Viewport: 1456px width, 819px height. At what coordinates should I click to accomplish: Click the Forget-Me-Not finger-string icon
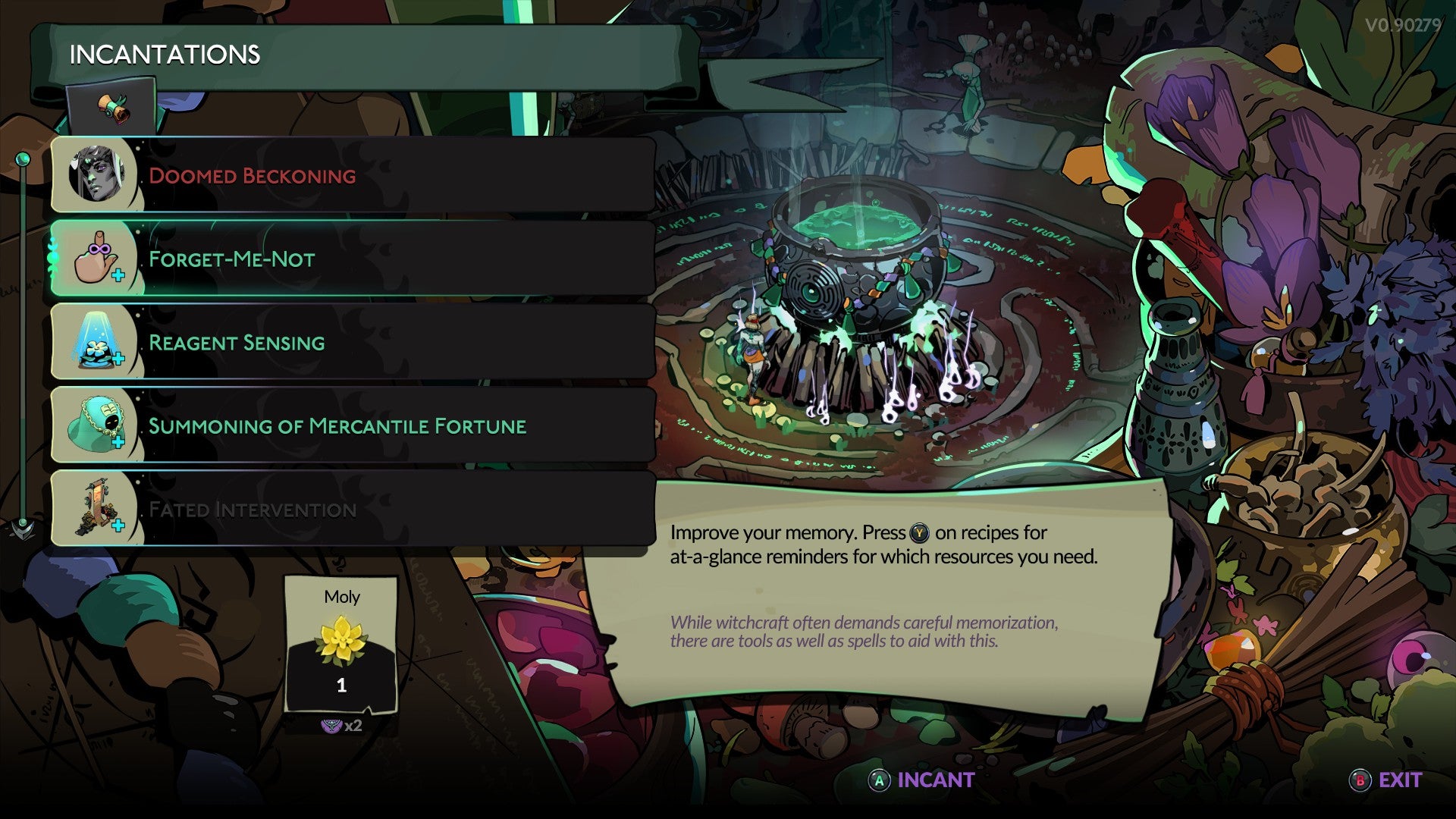pyautogui.click(x=99, y=259)
